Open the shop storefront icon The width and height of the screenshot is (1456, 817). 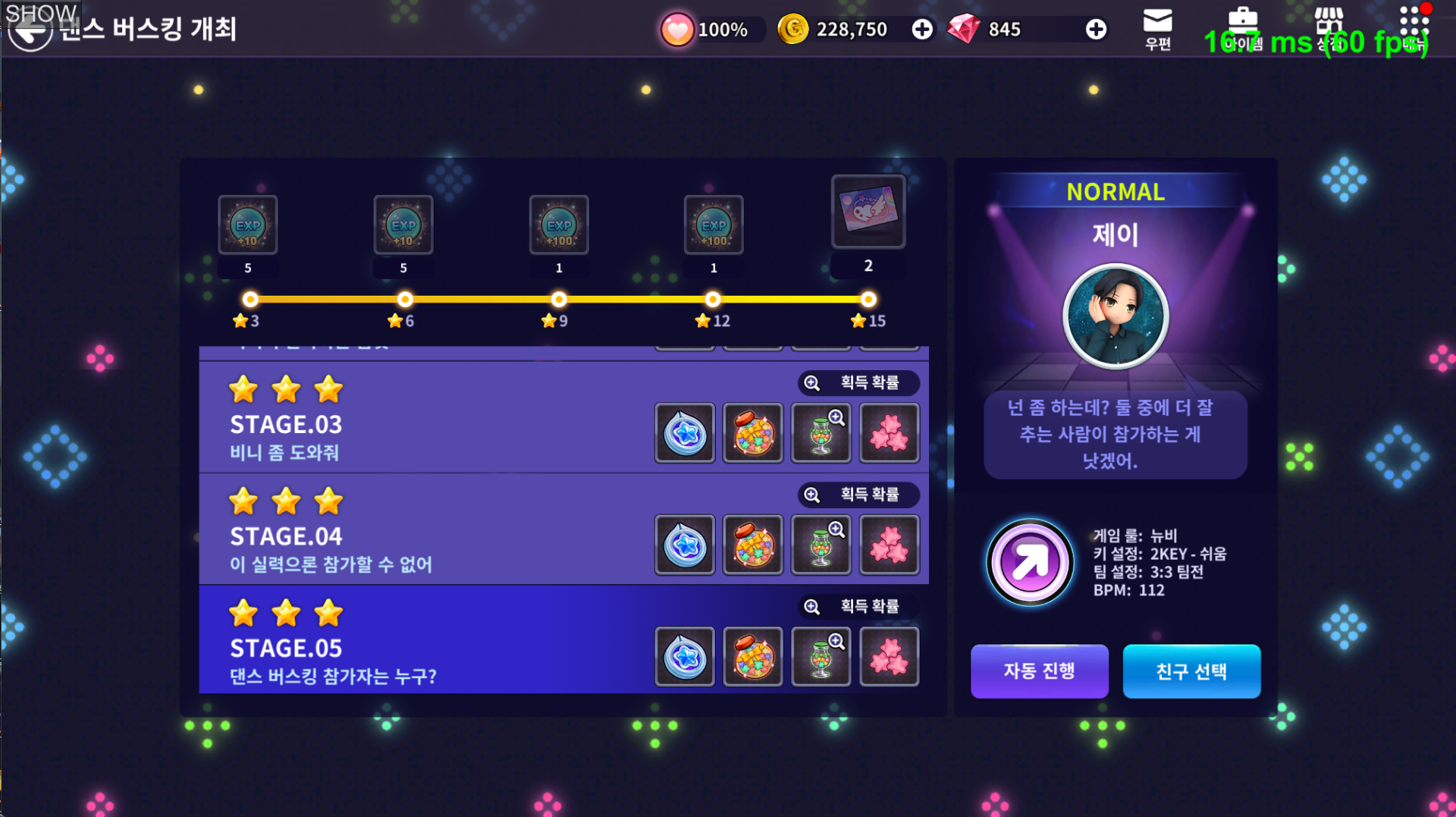click(x=1328, y=27)
